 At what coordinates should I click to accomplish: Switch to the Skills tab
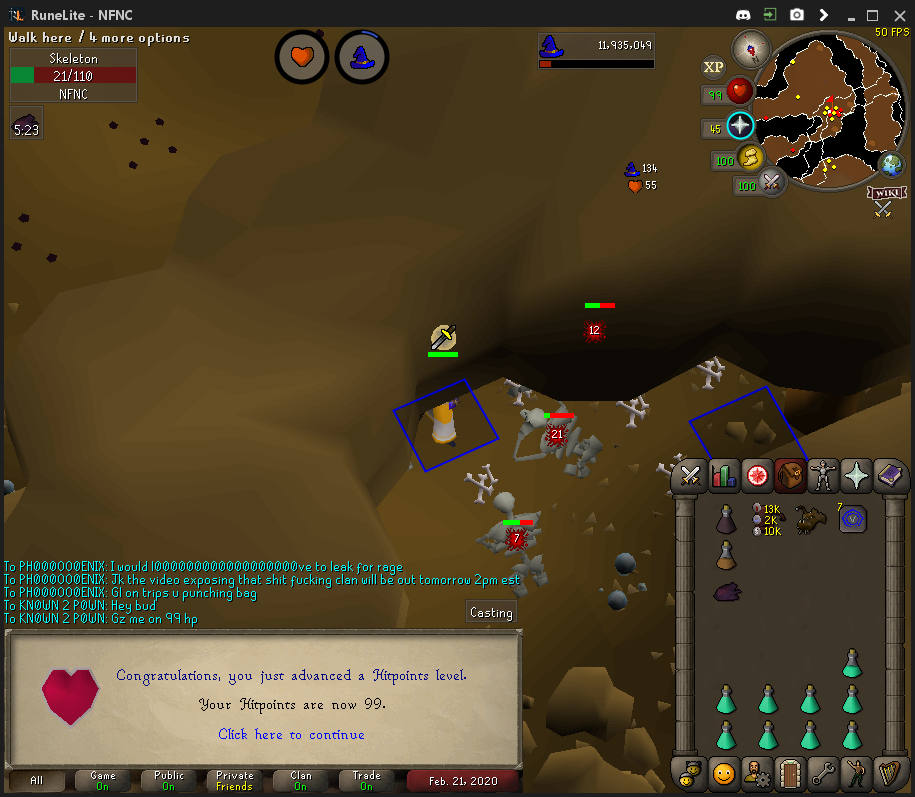(723, 476)
